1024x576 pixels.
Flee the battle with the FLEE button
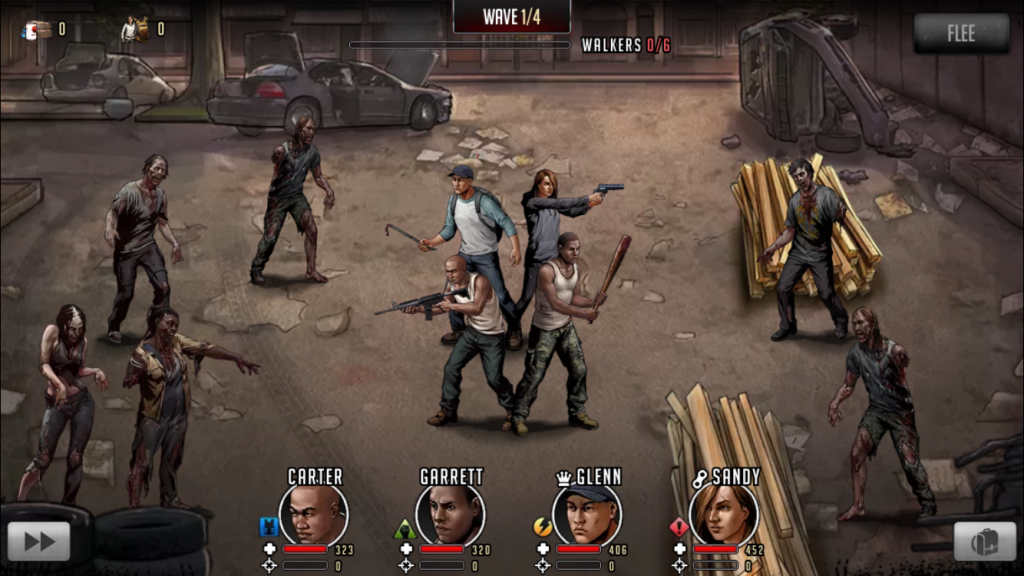(x=961, y=34)
